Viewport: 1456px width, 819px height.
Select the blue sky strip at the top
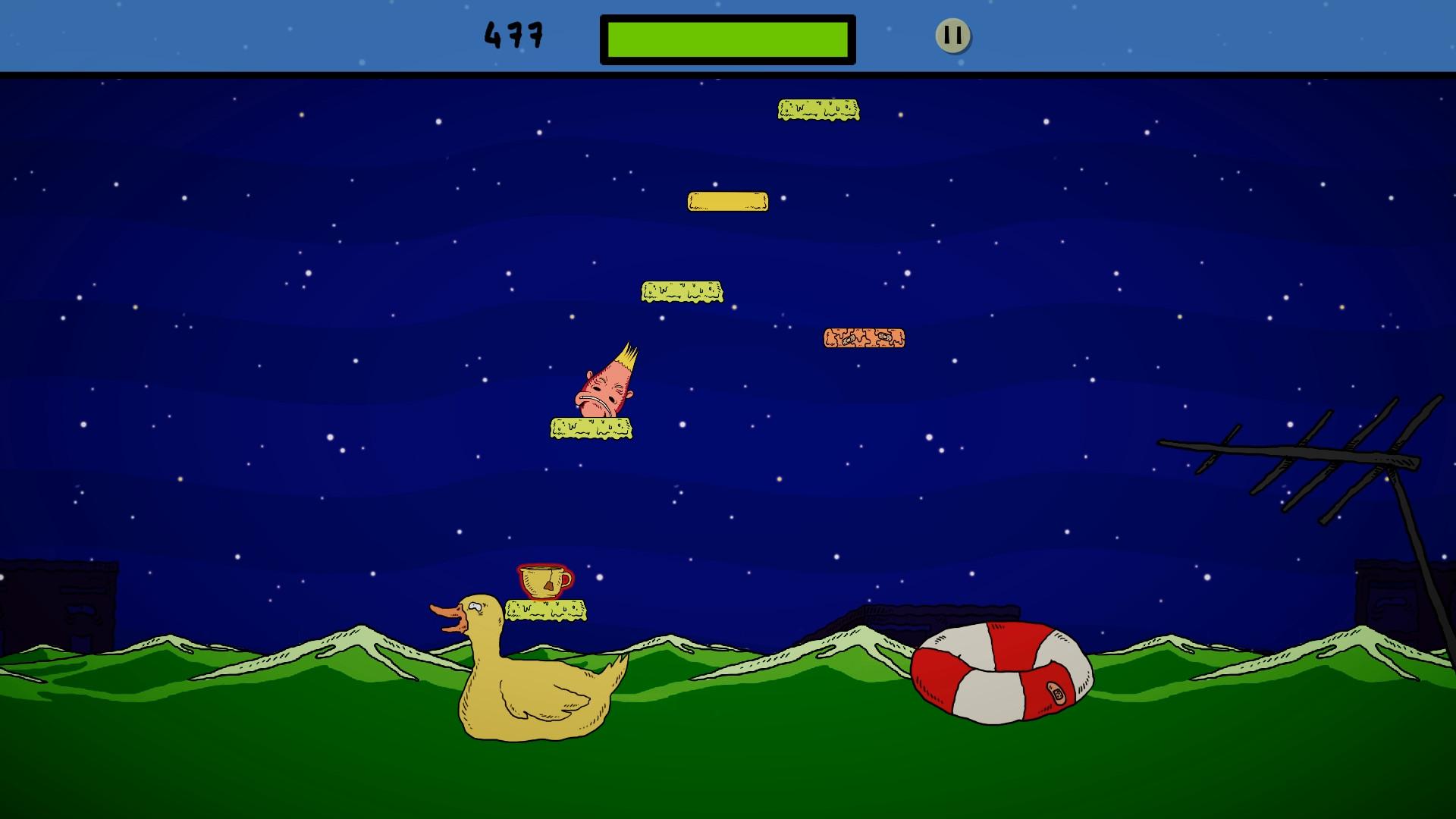pos(227,34)
